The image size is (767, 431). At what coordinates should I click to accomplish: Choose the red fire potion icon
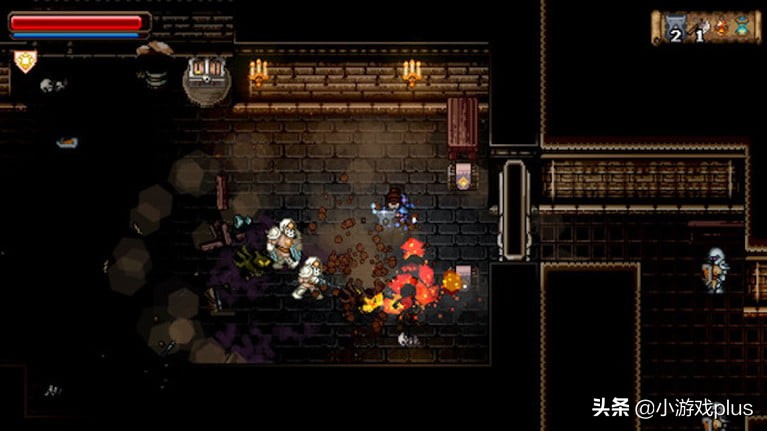(721, 27)
